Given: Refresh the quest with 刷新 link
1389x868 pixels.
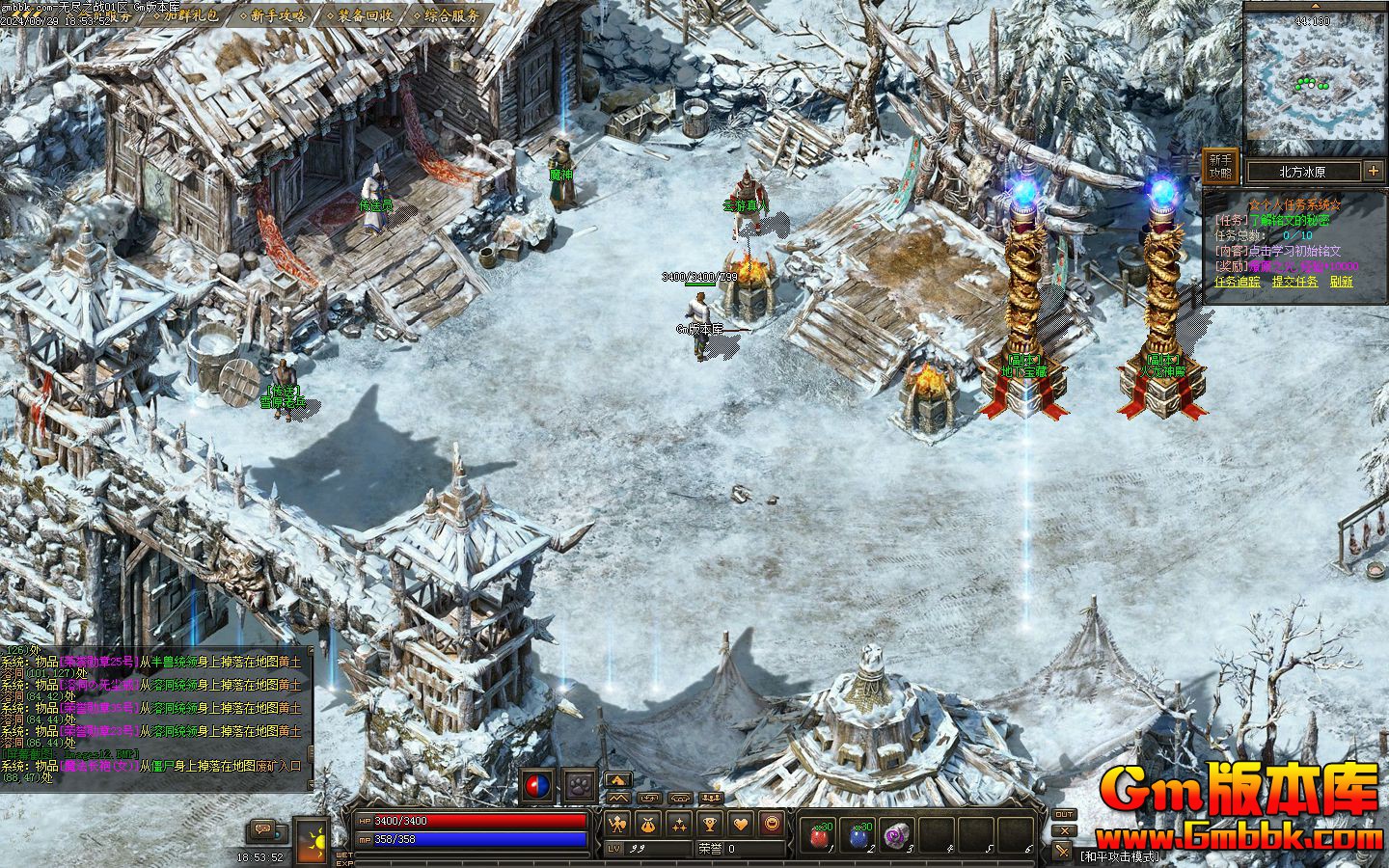Looking at the screenshot, I should [x=1341, y=282].
